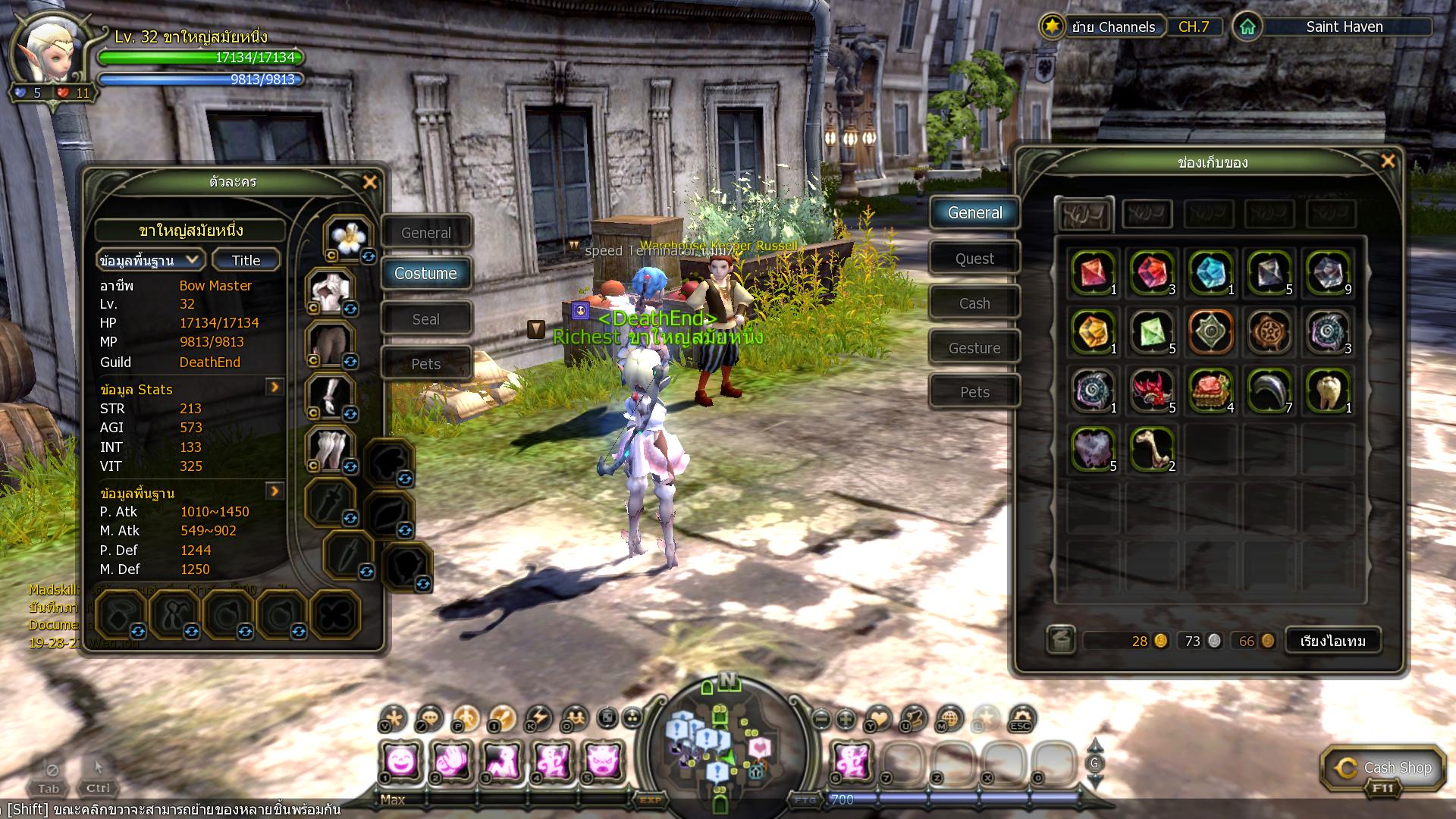
Task: Choose the cyan gem item
Action: tap(1210, 271)
